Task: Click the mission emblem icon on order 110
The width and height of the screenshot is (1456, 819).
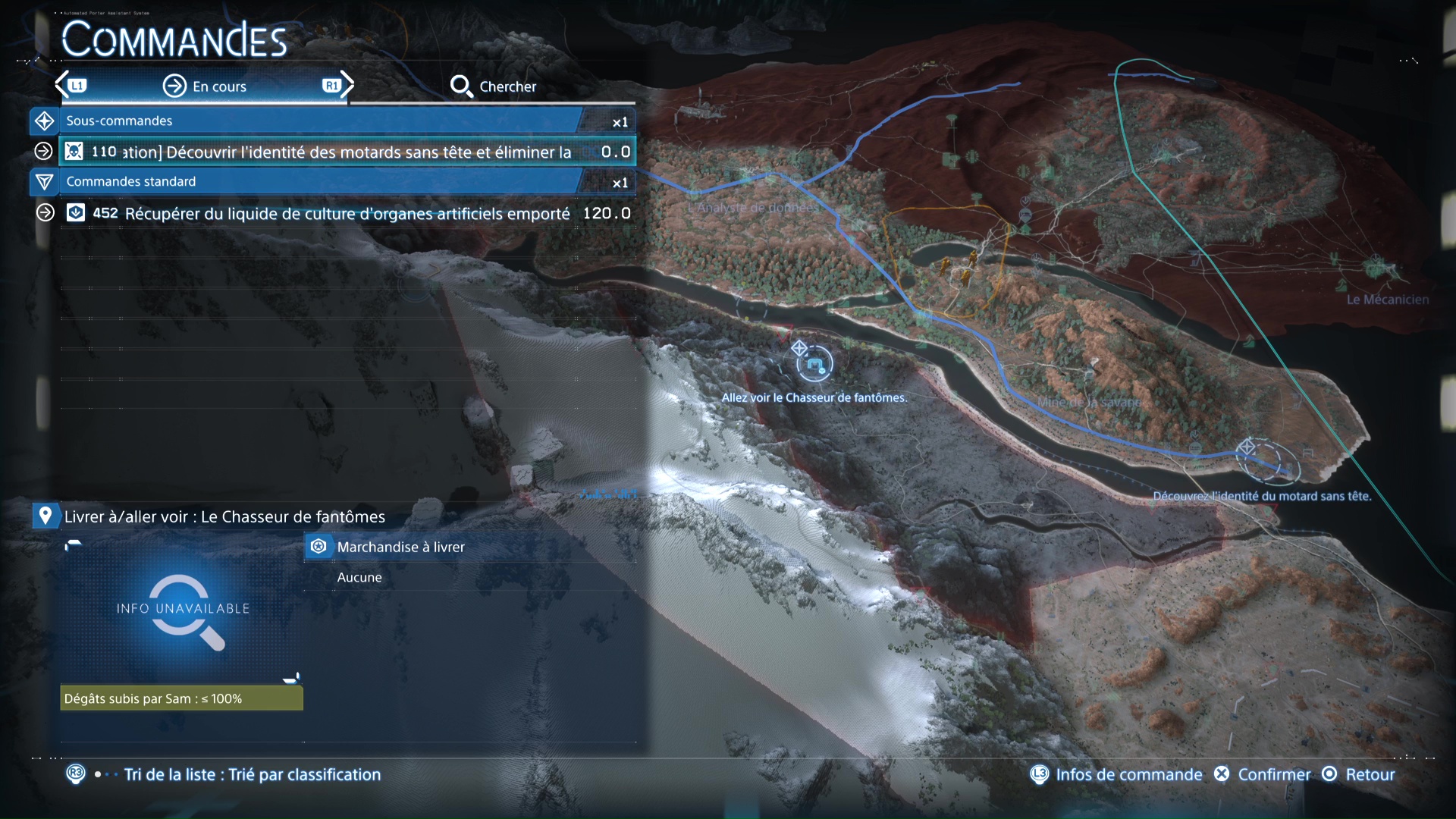Action: tap(73, 152)
